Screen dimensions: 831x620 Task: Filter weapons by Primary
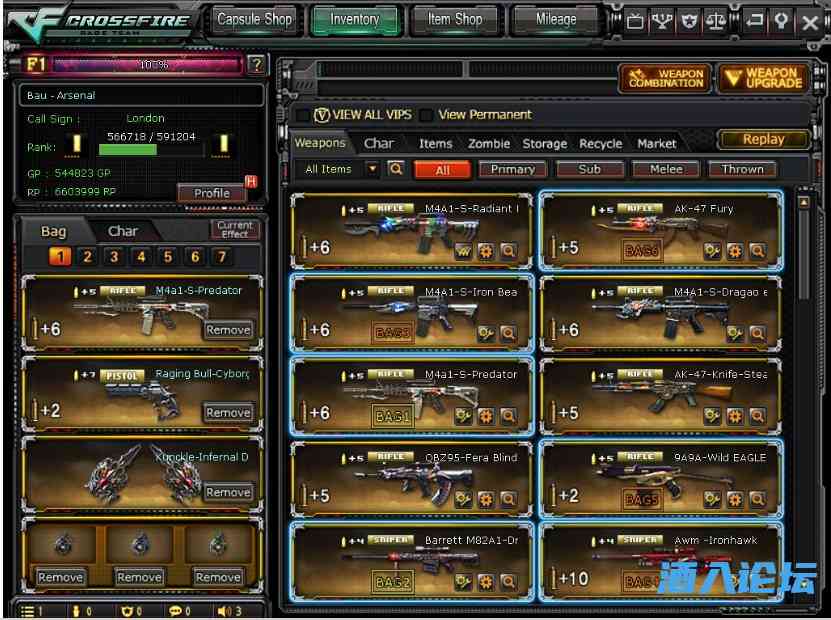512,170
